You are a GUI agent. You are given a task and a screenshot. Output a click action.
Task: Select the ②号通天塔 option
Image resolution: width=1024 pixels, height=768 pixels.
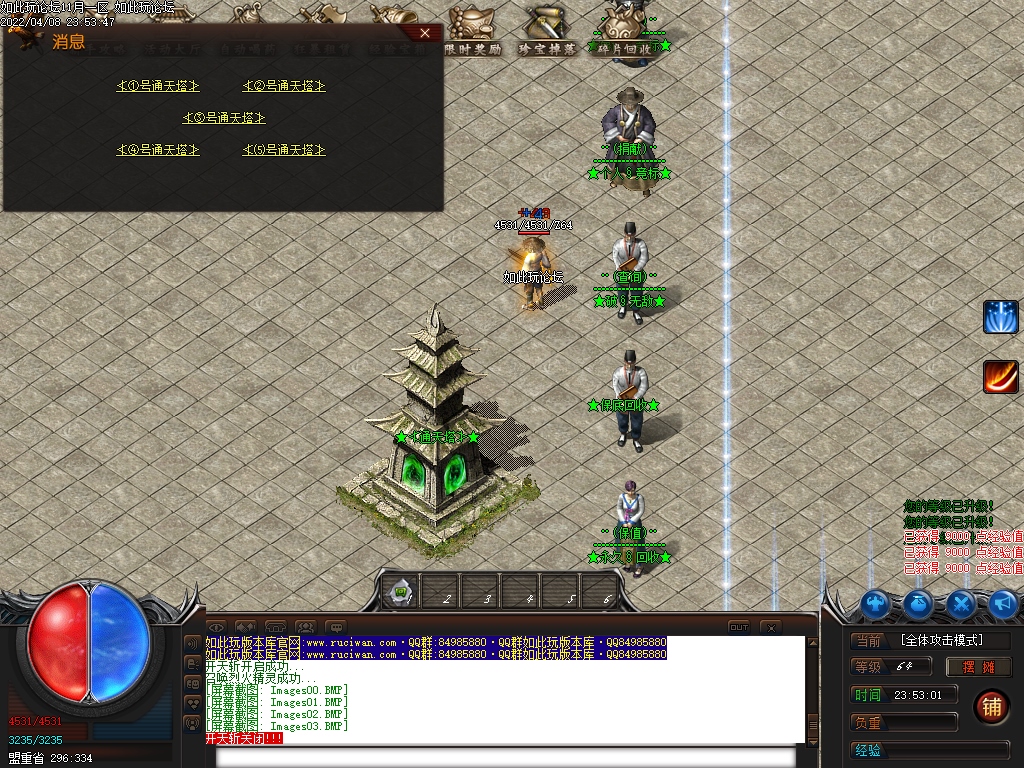[284, 86]
